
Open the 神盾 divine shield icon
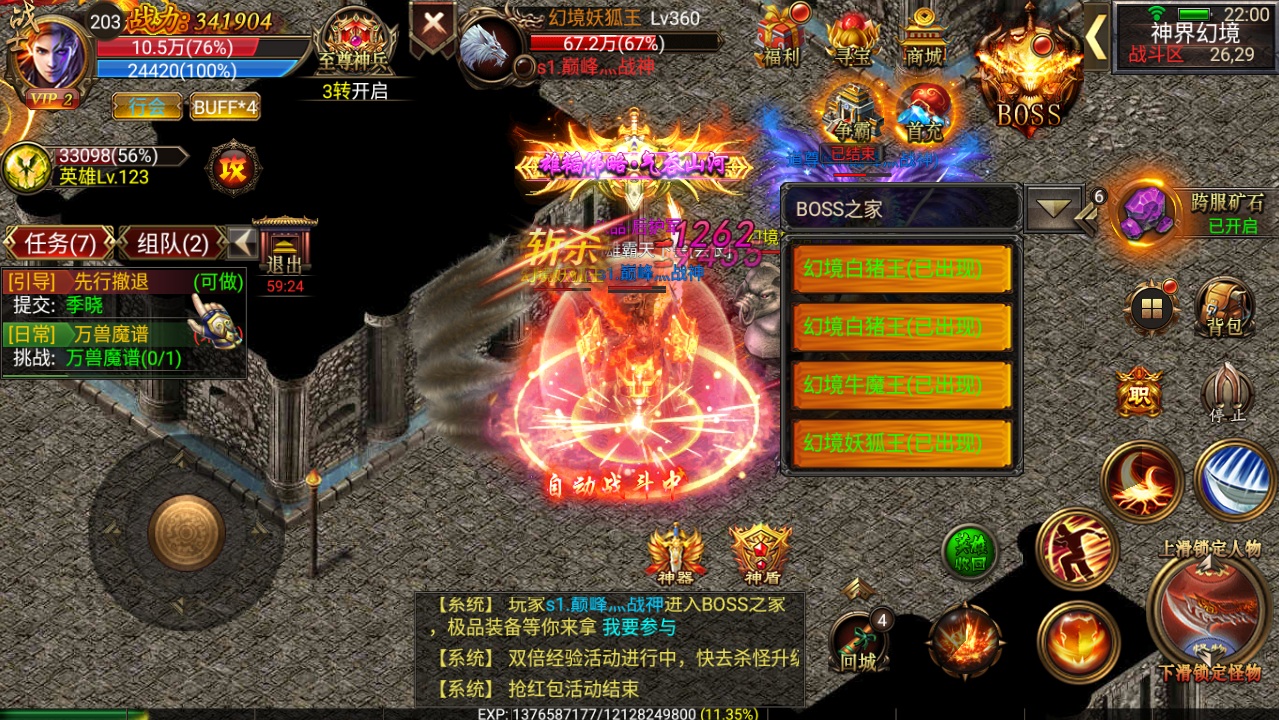tap(761, 553)
